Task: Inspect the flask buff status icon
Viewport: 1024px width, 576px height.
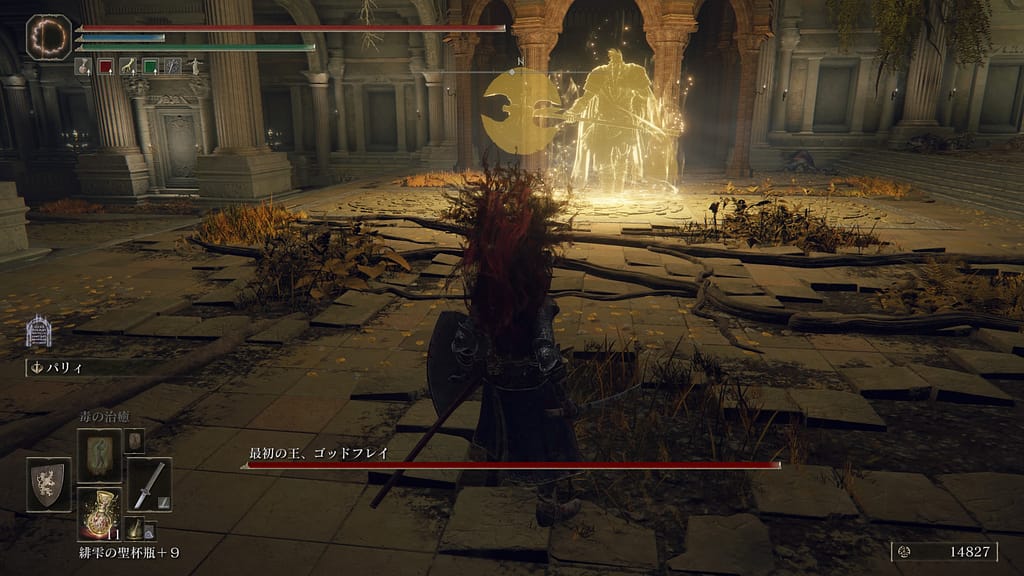Action: [84, 66]
